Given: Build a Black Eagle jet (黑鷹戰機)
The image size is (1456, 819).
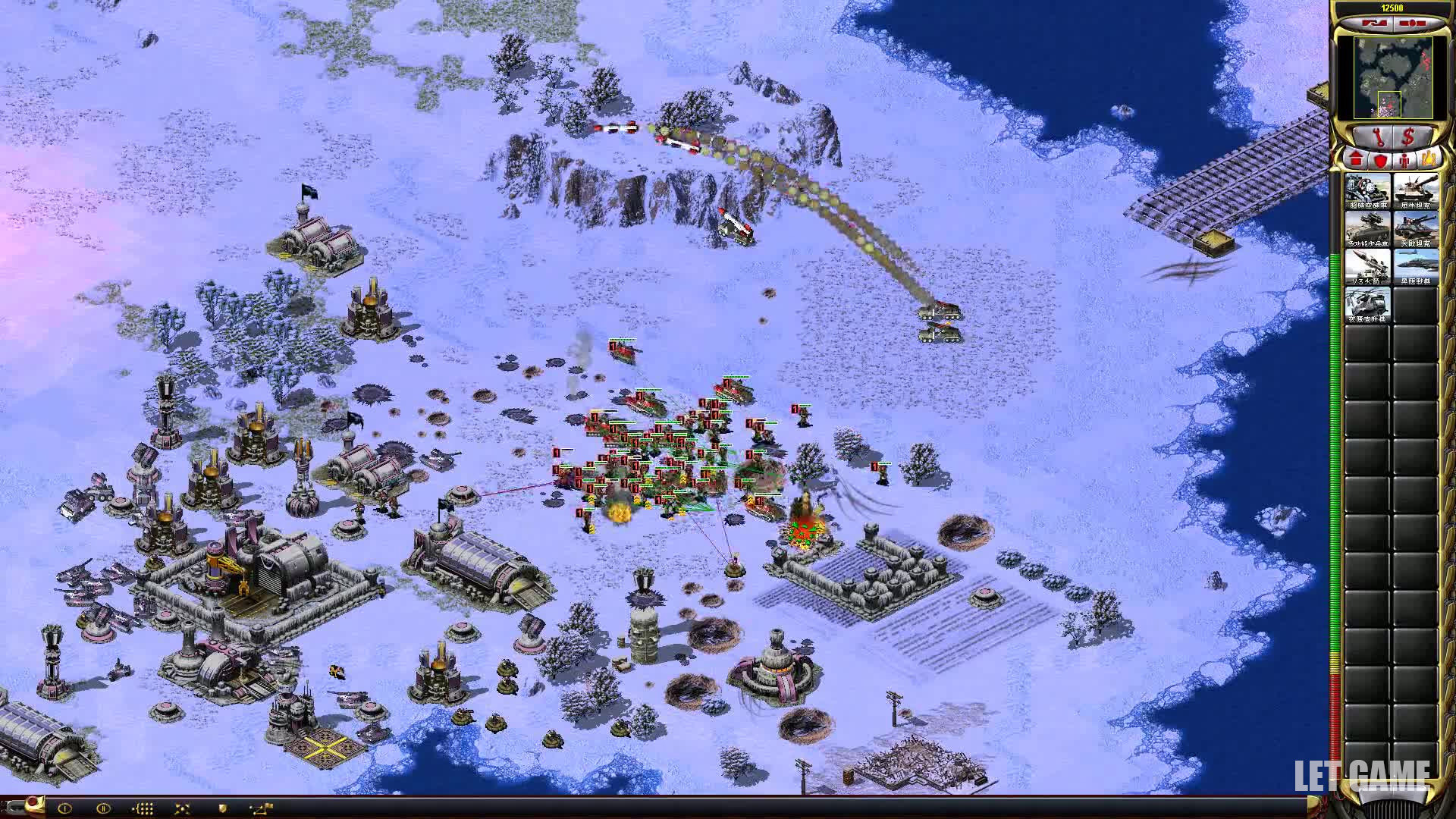Looking at the screenshot, I should click(1415, 266).
